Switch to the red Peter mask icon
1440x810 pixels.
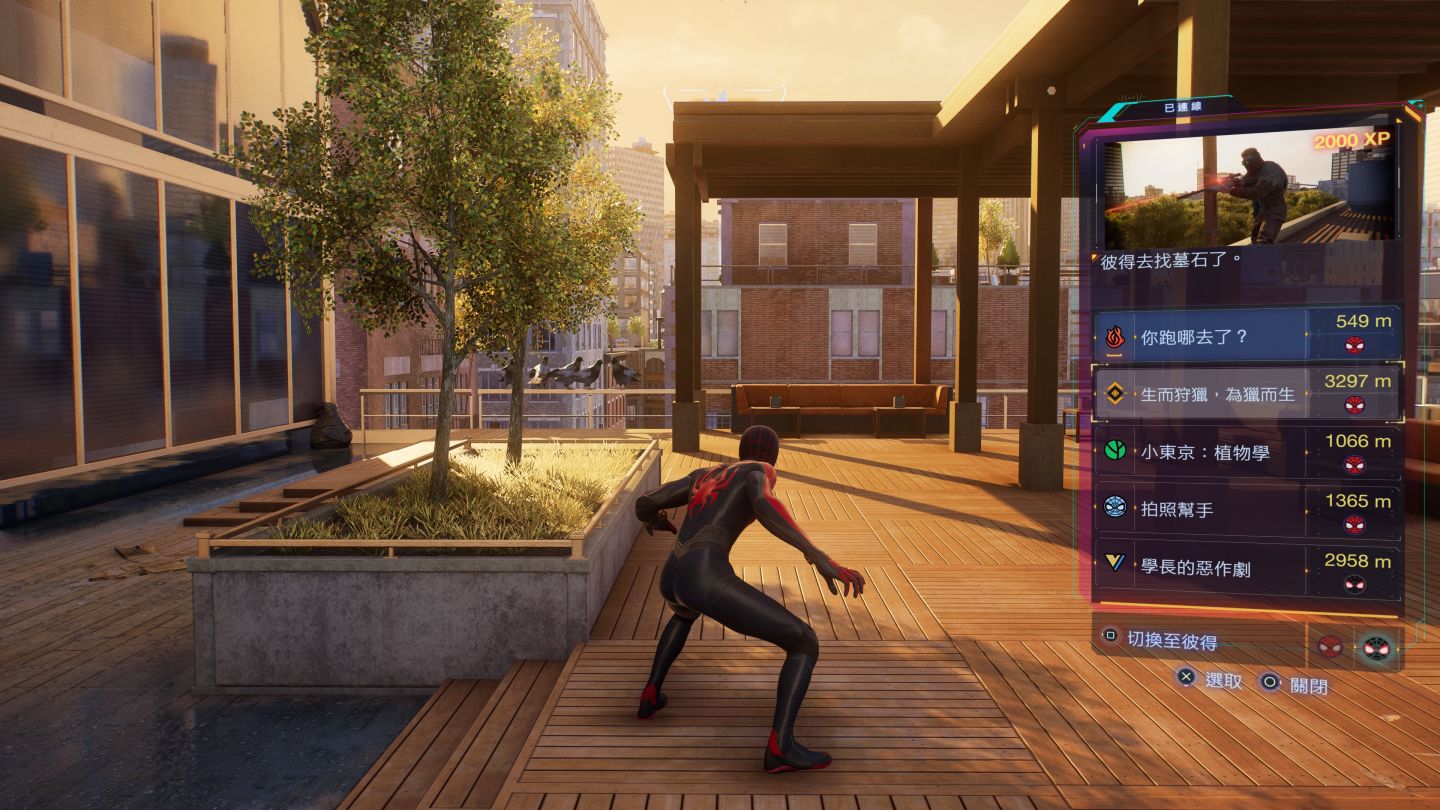tap(1330, 646)
